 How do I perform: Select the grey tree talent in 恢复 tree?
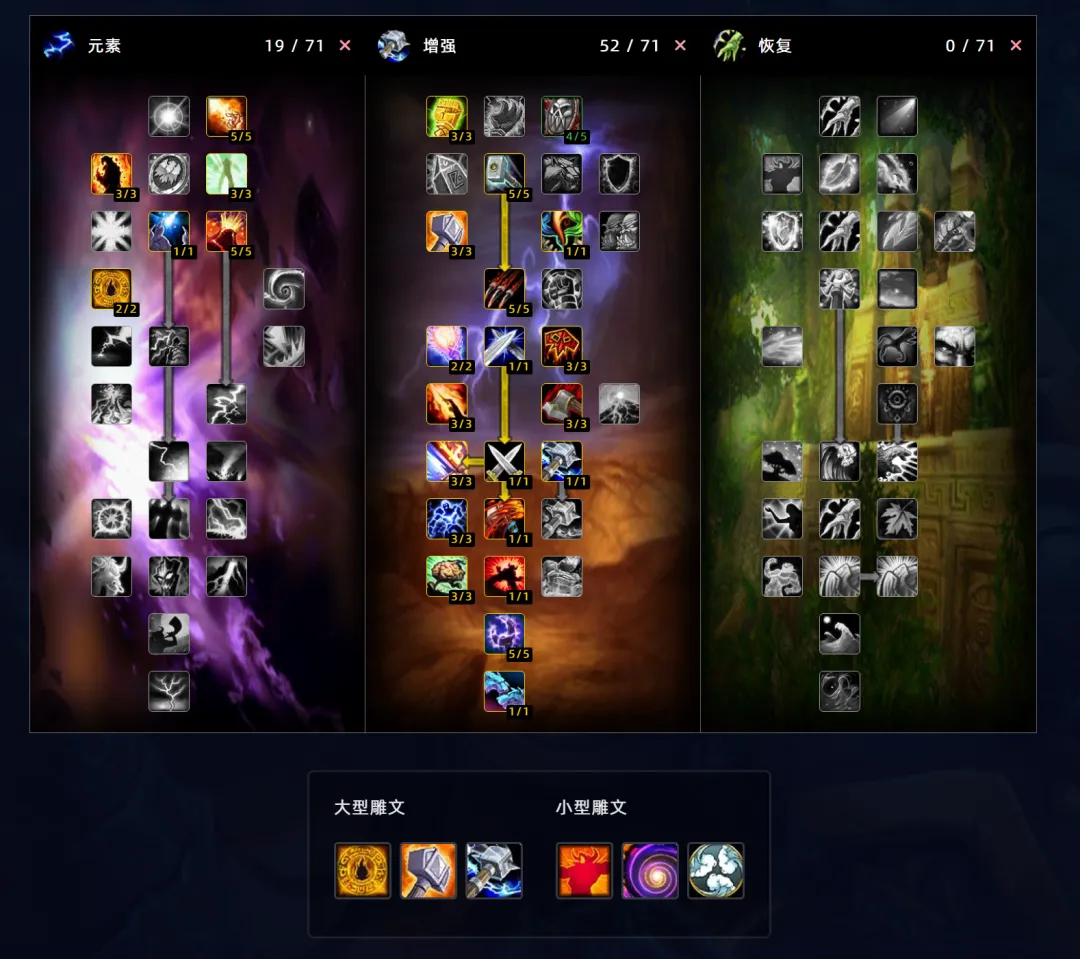point(782,461)
